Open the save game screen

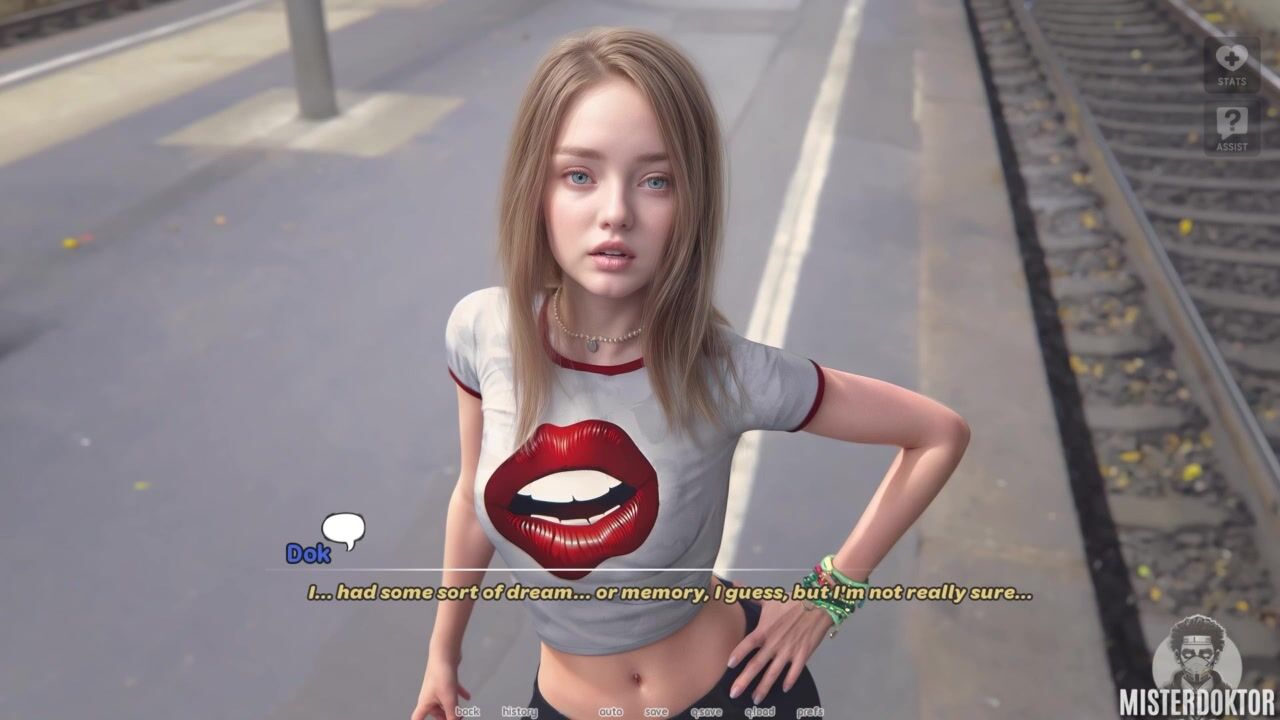tap(656, 712)
